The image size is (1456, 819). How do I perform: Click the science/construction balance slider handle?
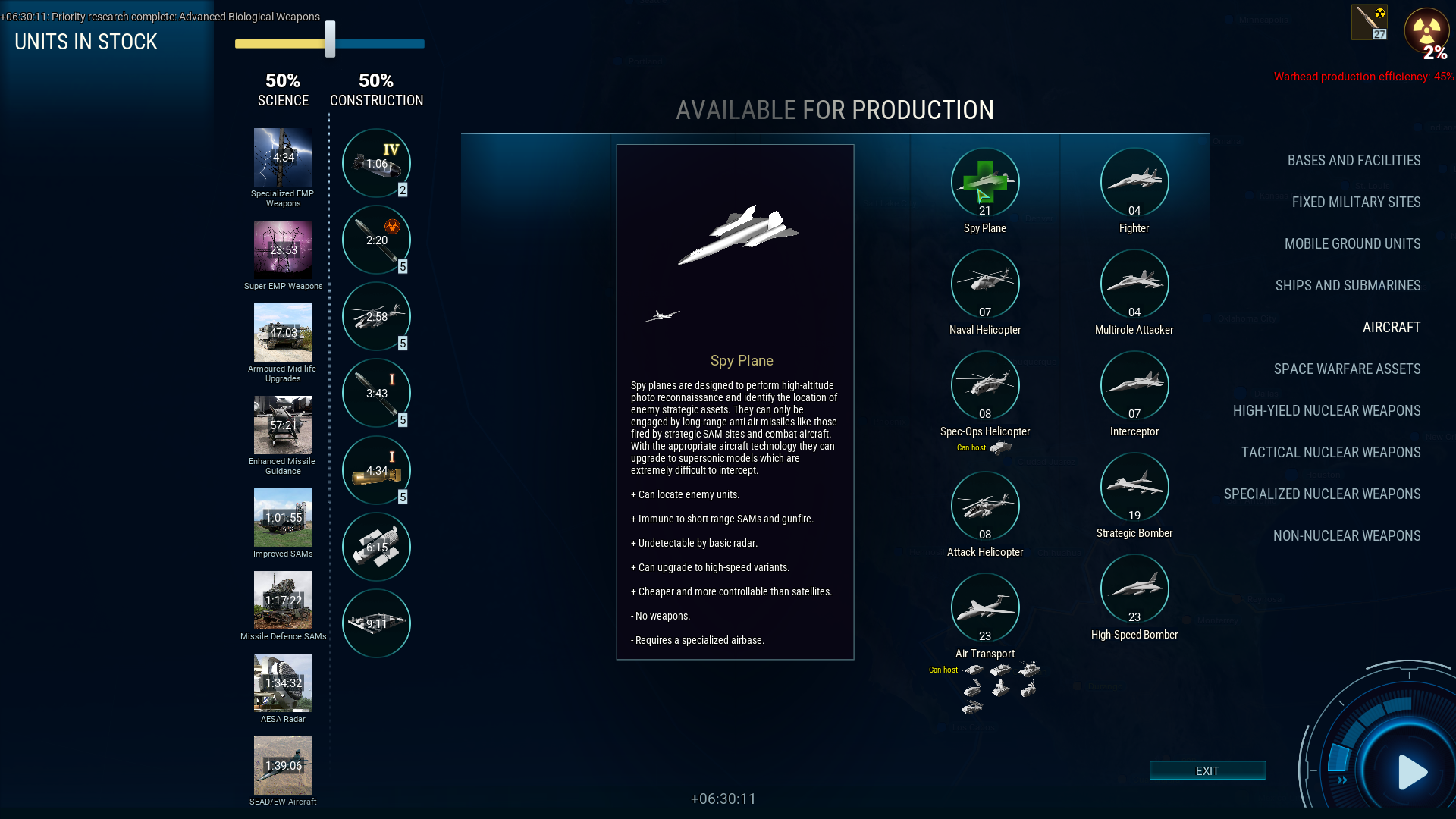coord(330,39)
